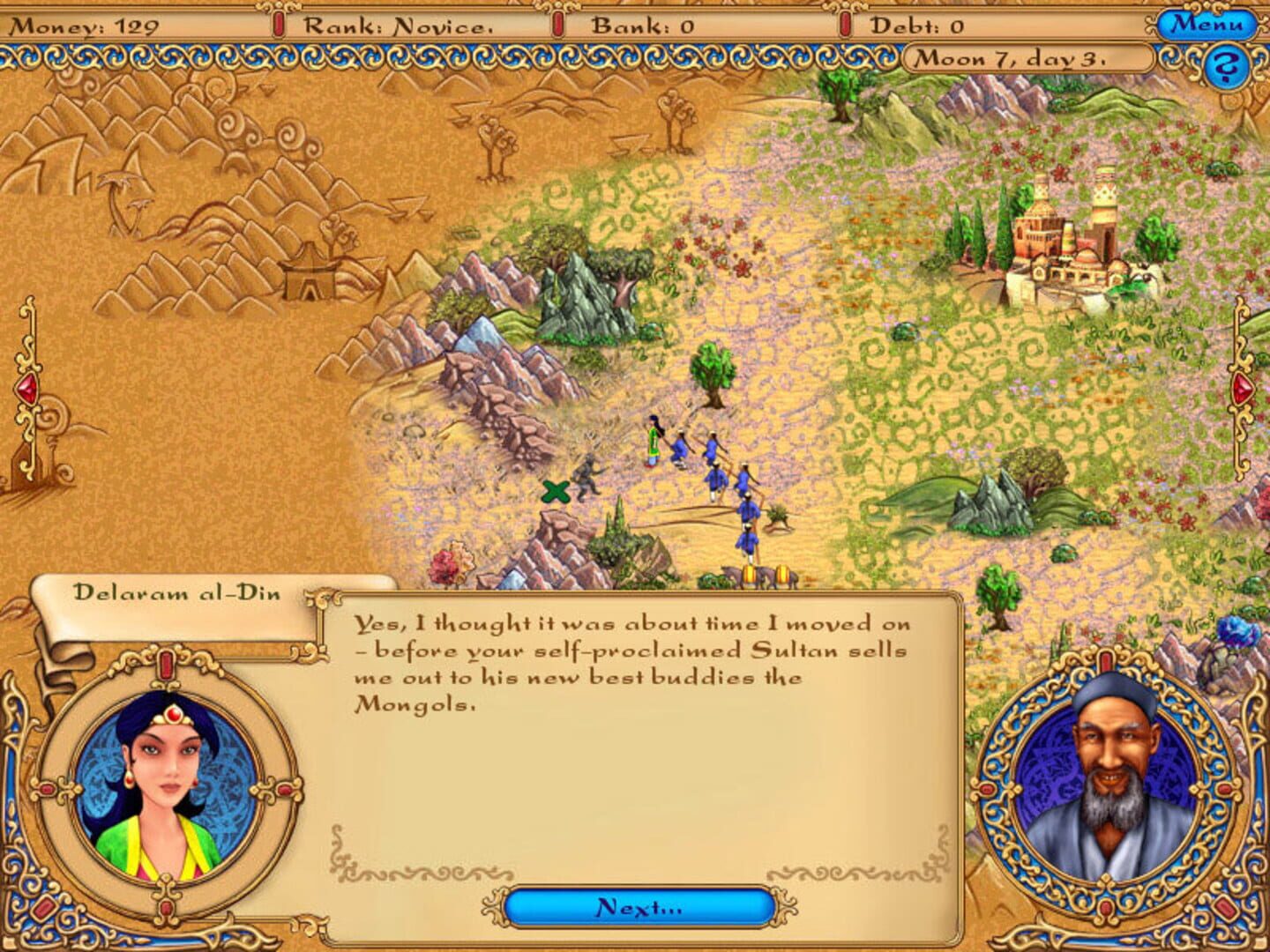
Task: Click the Delaram al-Din name scroll
Action: point(176,591)
